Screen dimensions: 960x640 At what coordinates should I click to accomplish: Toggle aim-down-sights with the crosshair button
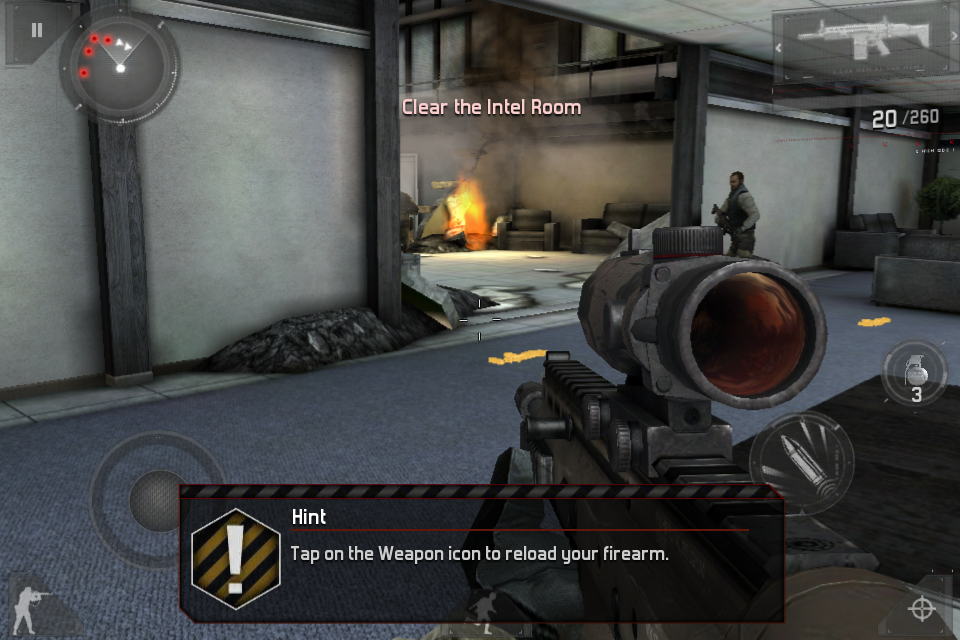921,608
